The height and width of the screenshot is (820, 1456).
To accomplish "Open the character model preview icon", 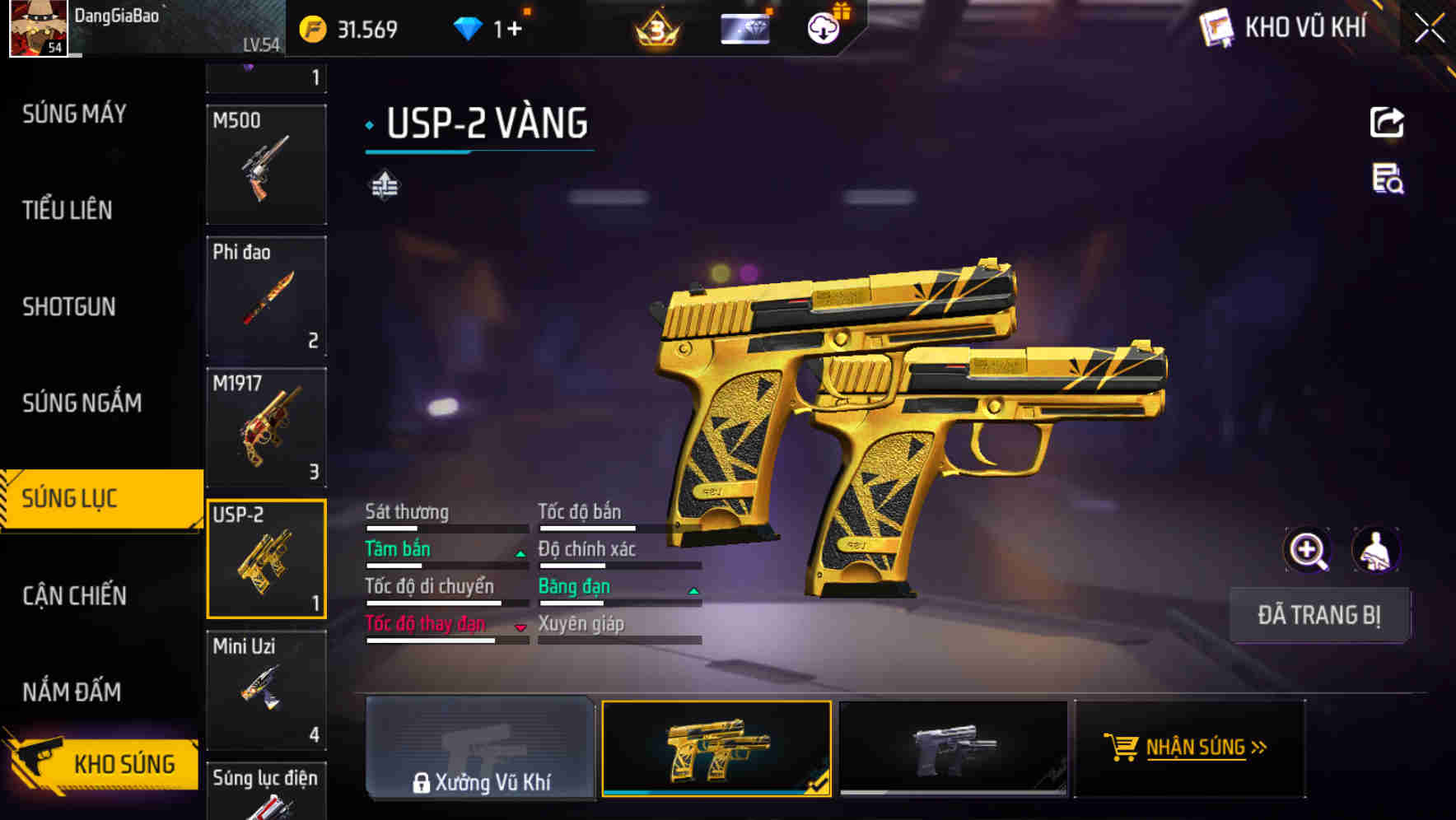I will point(1378,550).
